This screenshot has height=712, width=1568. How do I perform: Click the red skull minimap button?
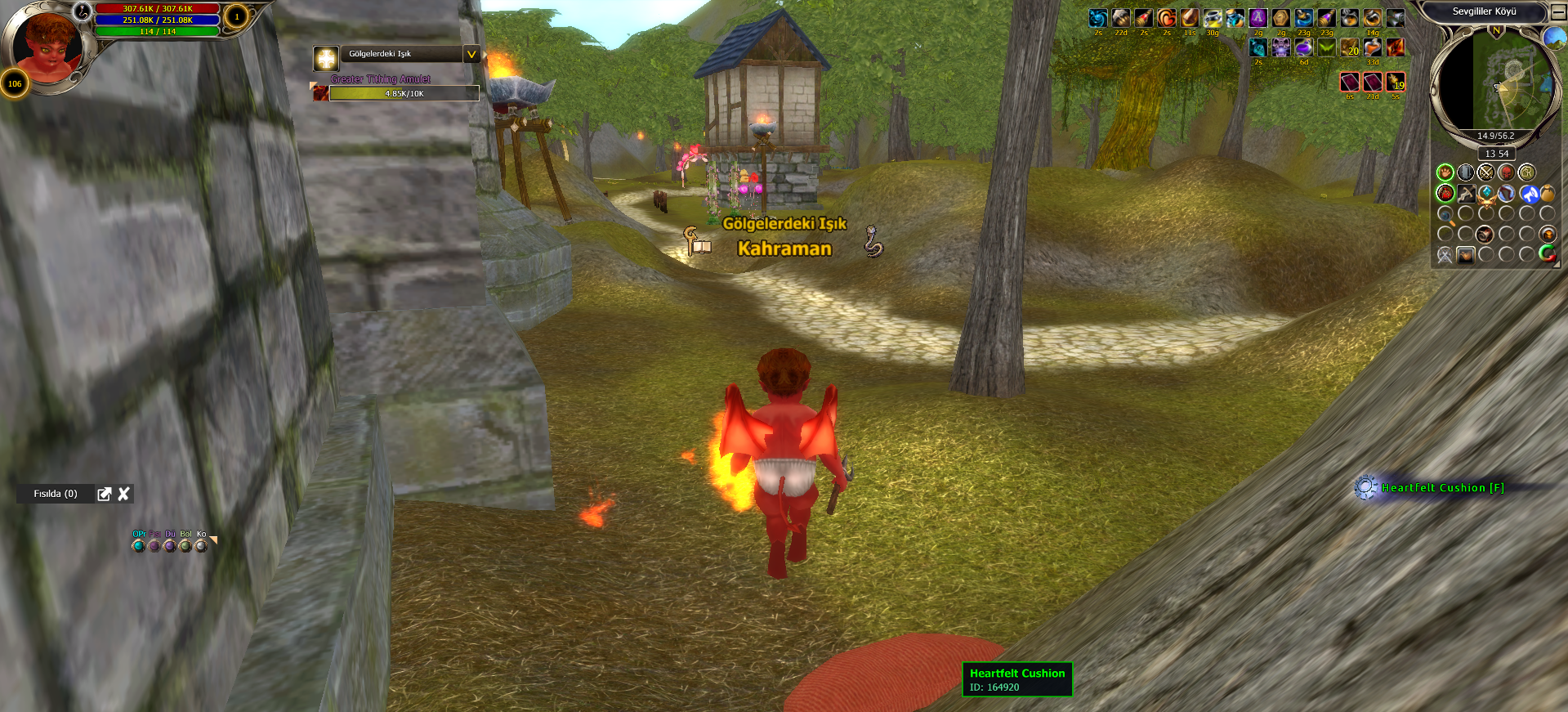pos(1506,172)
